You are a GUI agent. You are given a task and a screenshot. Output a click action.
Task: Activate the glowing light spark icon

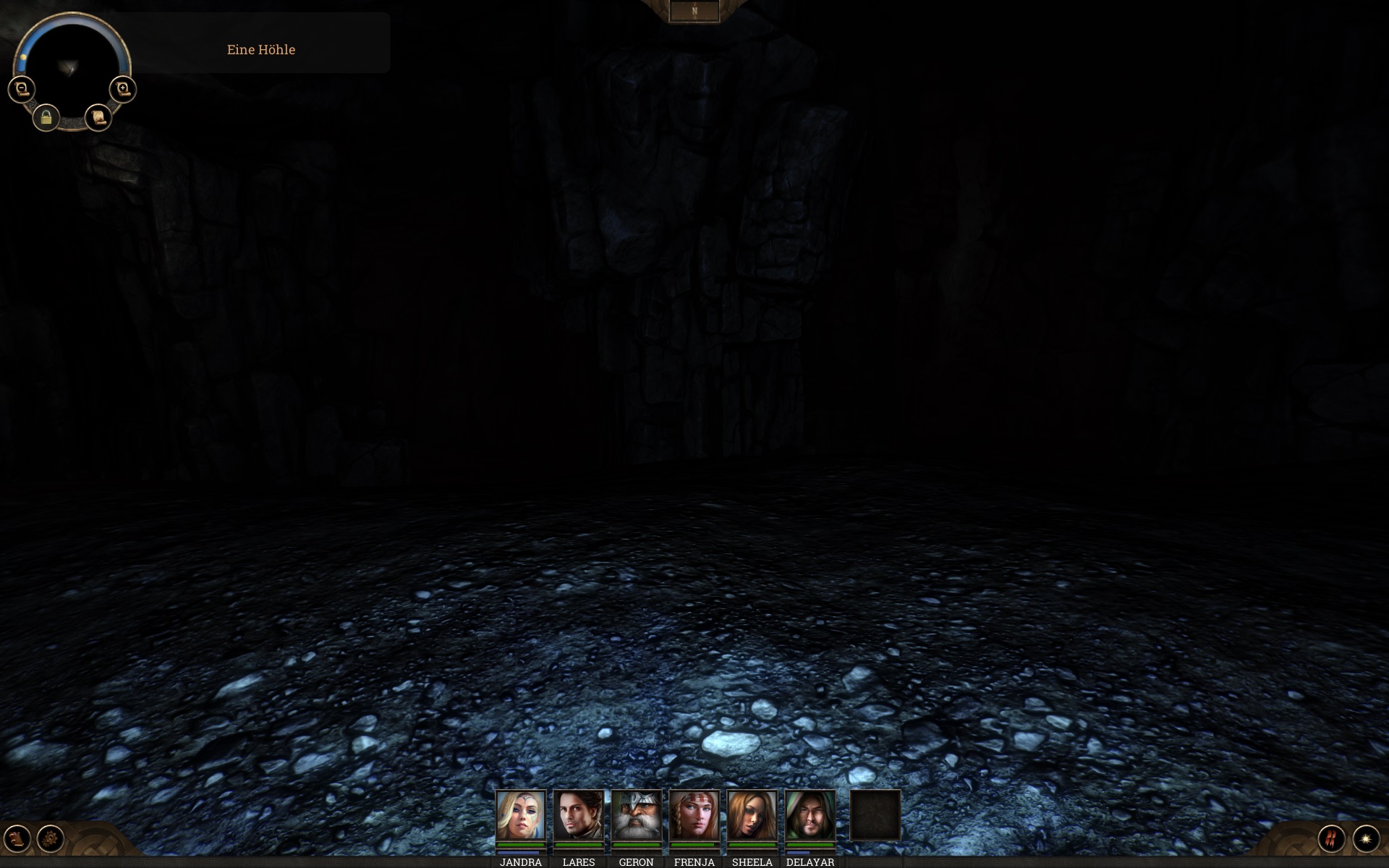tap(1366, 839)
